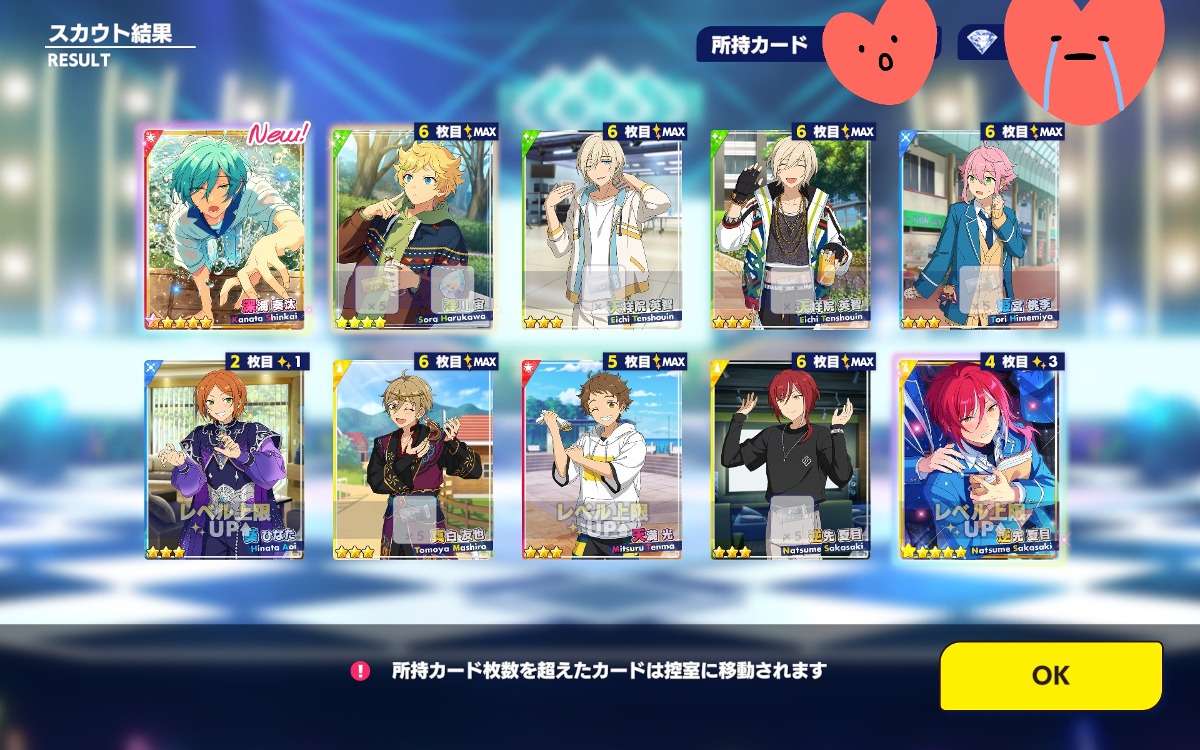This screenshot has height=750, width=1200.
Task: View five-star Natsume Sakasaki in blue jacket
Action: (x=980, y=458)
